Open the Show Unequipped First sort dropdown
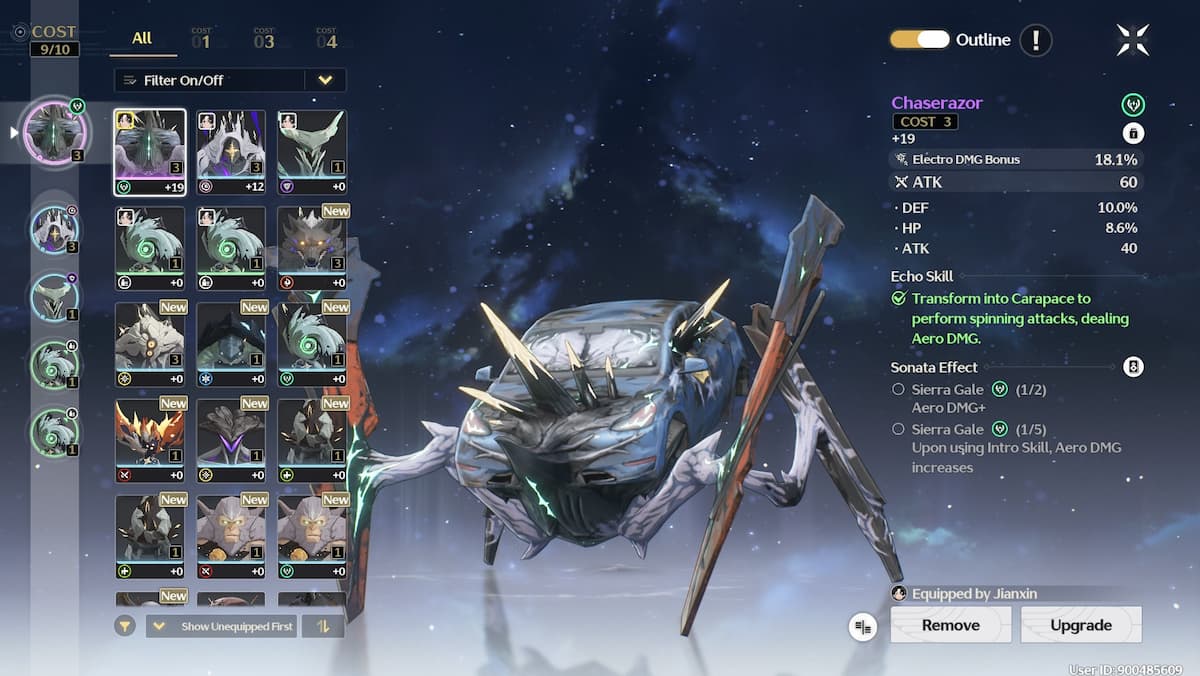 221,626
